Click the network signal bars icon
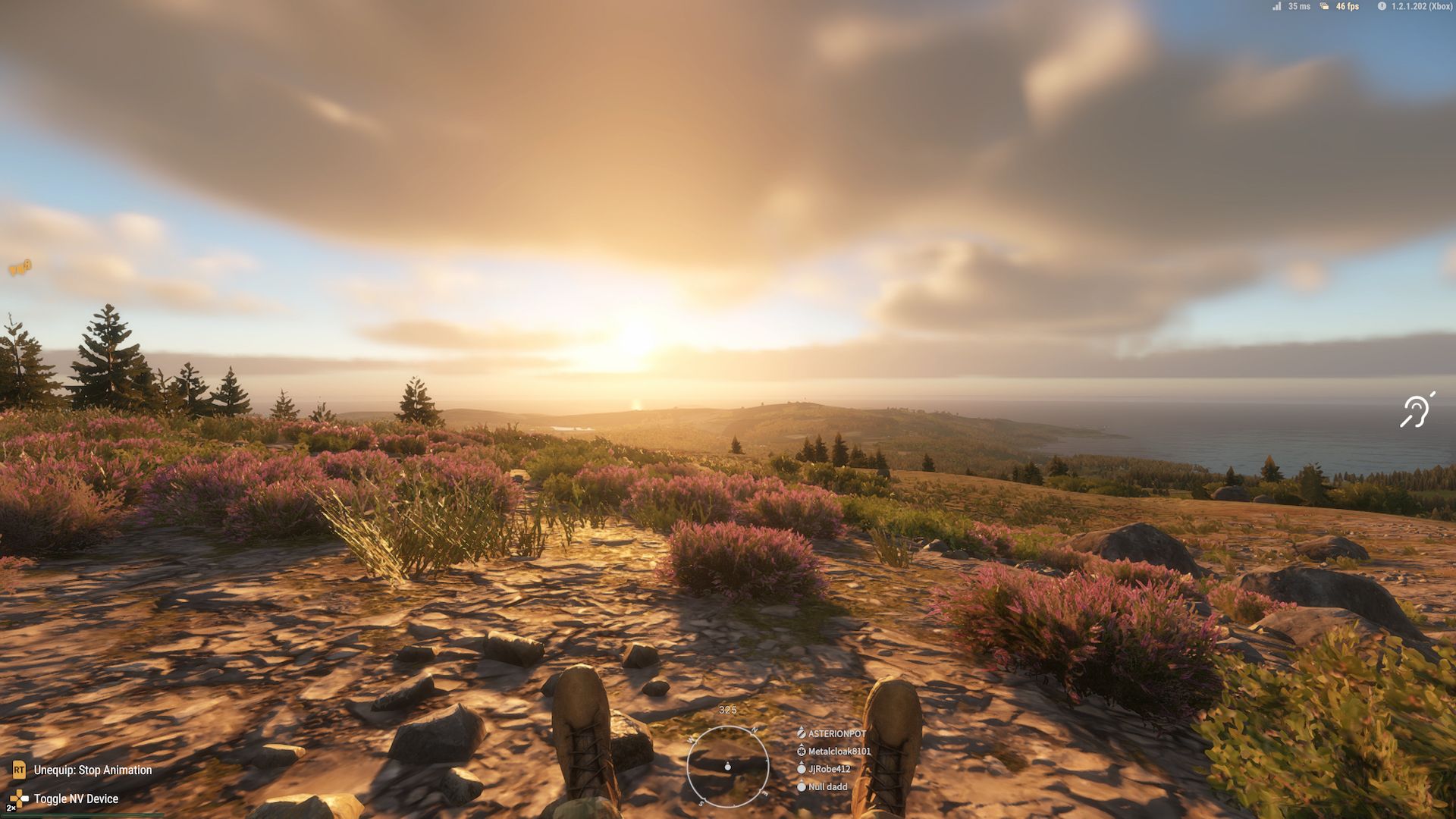 (1277, 6)
